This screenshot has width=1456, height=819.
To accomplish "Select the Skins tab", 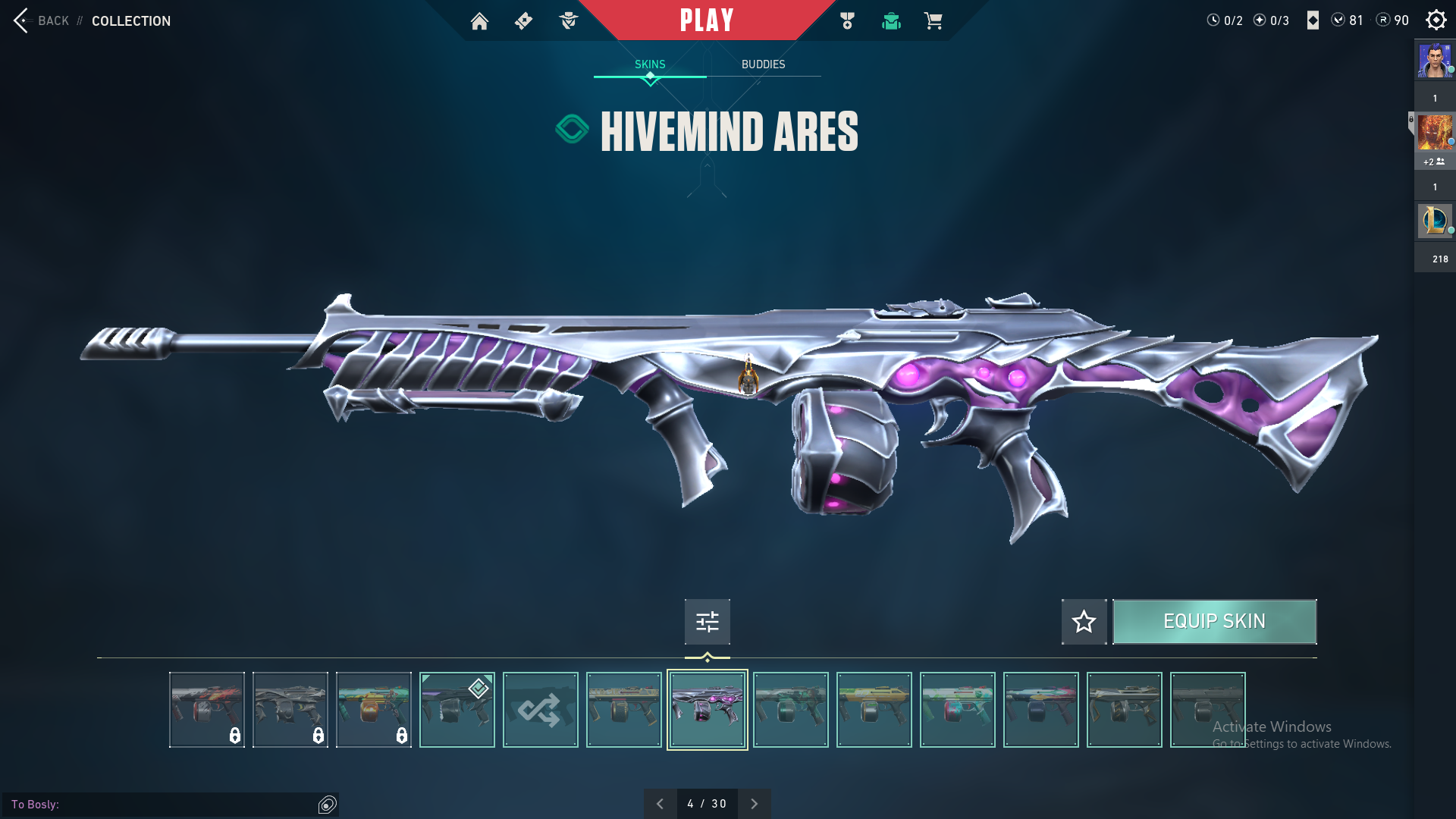I will click(x=650, y=64).
